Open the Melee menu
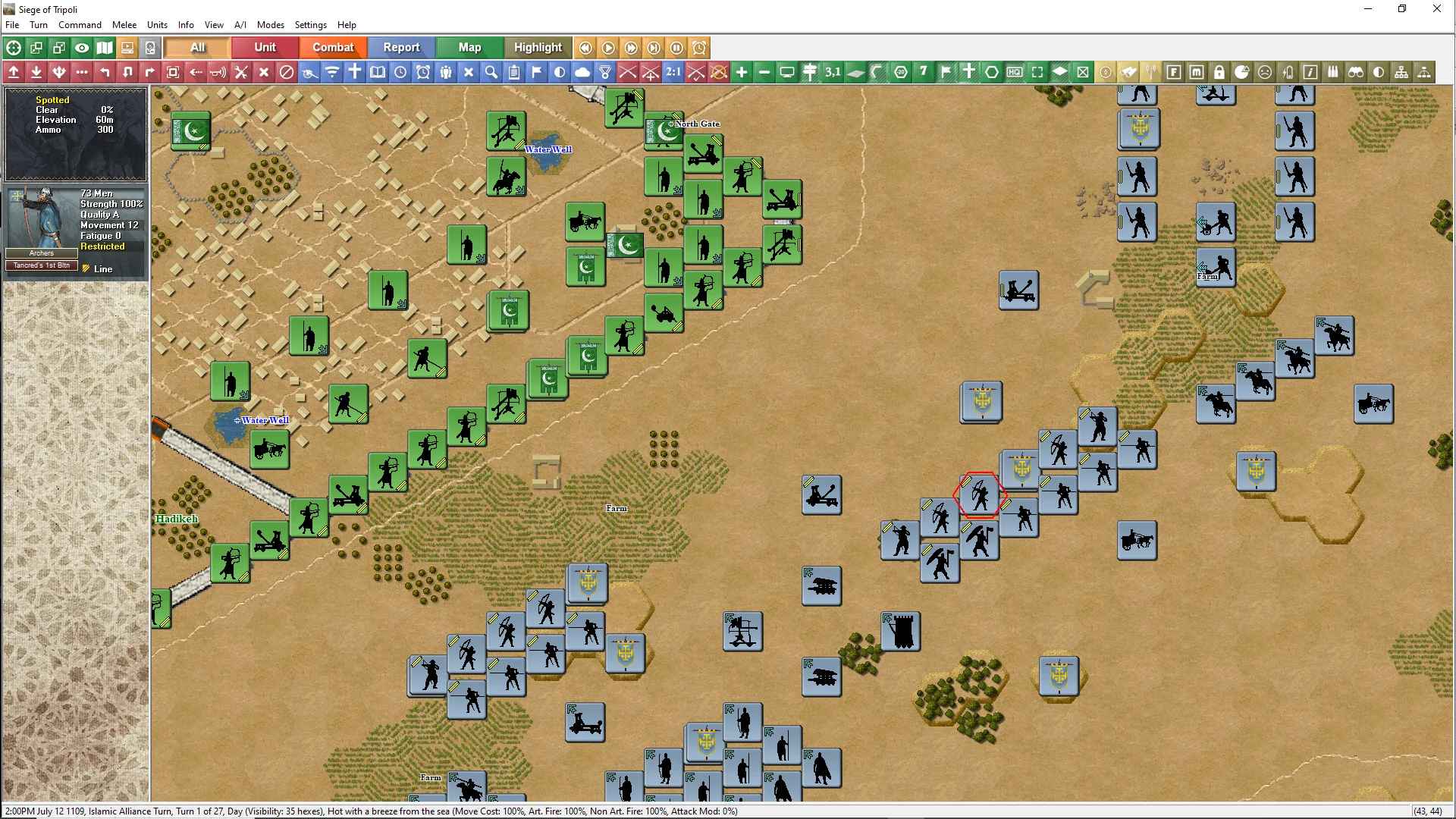 pos(124,25)
